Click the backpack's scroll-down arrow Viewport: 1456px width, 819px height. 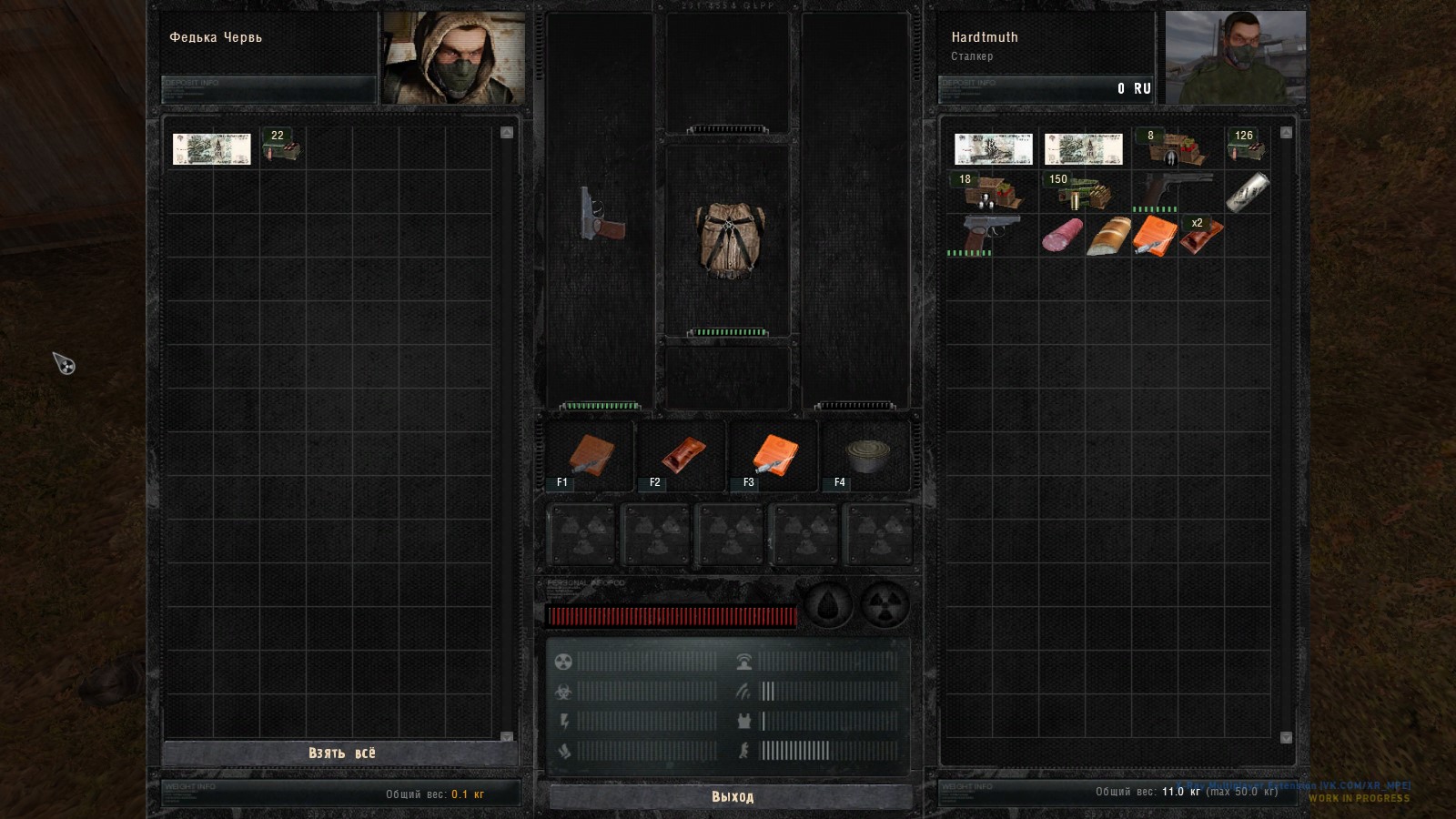1286,737
